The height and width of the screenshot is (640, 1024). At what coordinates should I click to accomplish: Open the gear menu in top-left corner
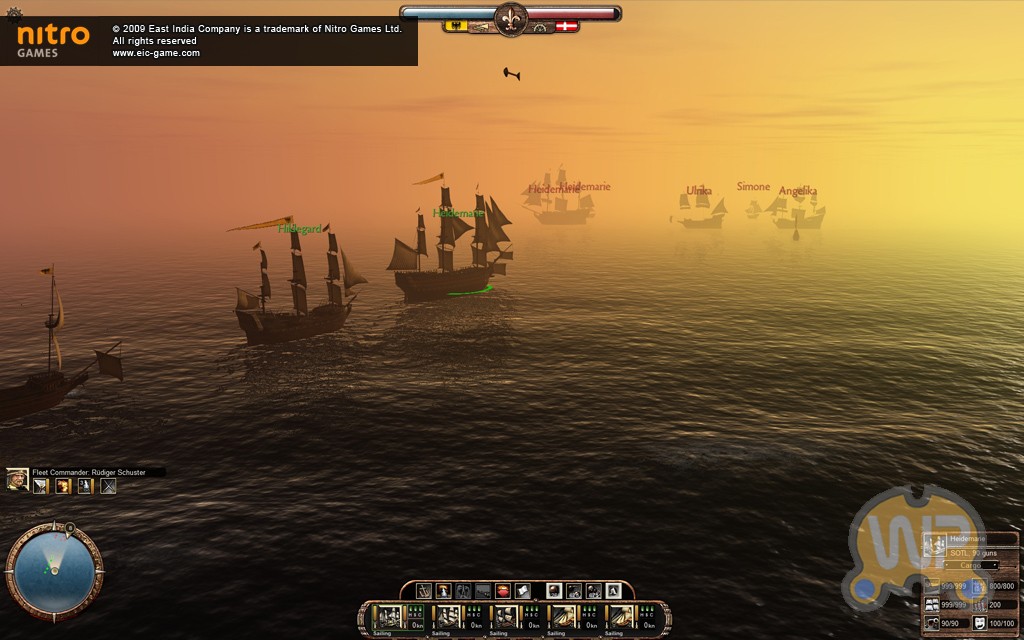(x=13, y=13)
